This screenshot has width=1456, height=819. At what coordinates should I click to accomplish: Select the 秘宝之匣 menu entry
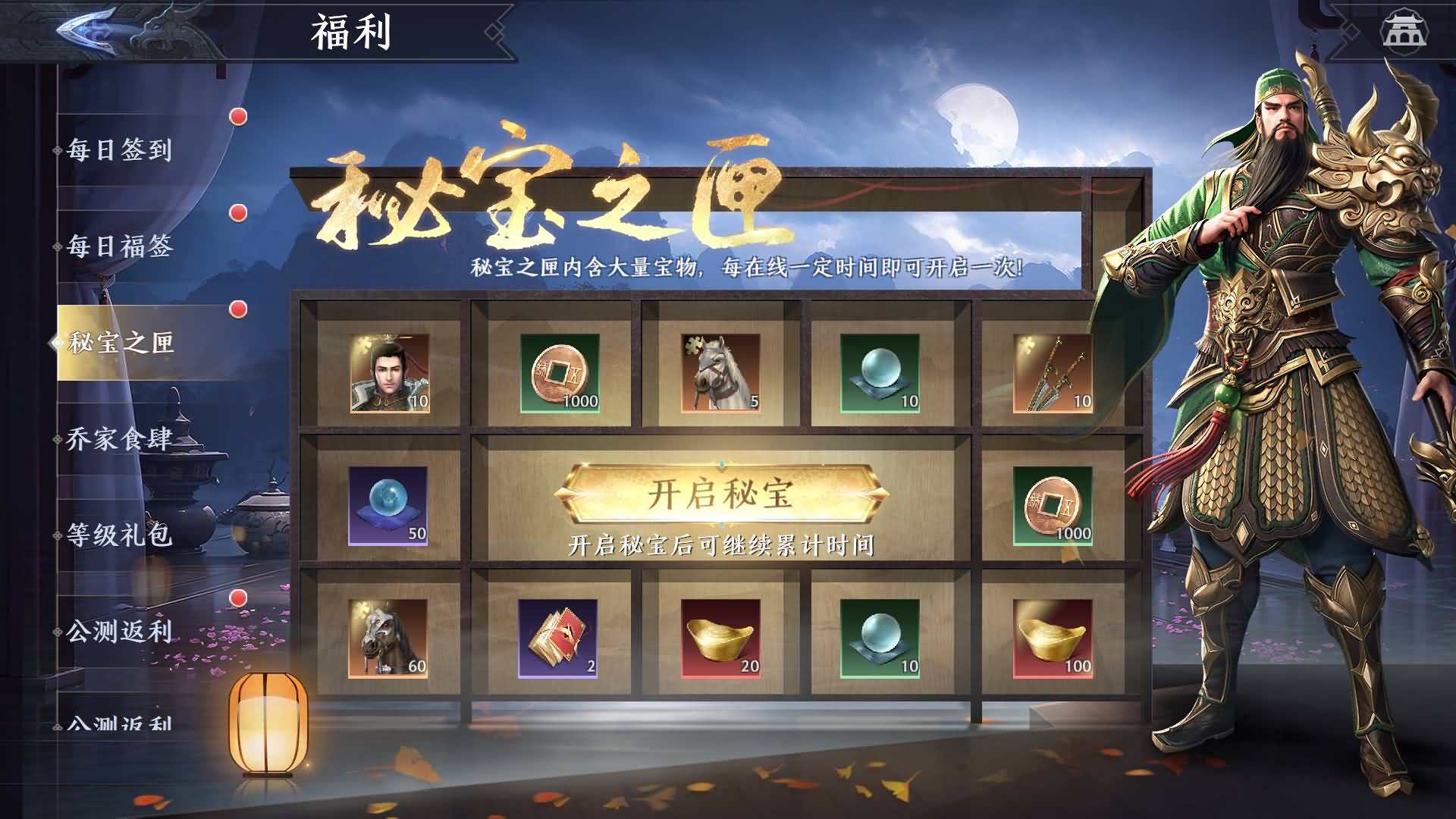coord(118,341)
